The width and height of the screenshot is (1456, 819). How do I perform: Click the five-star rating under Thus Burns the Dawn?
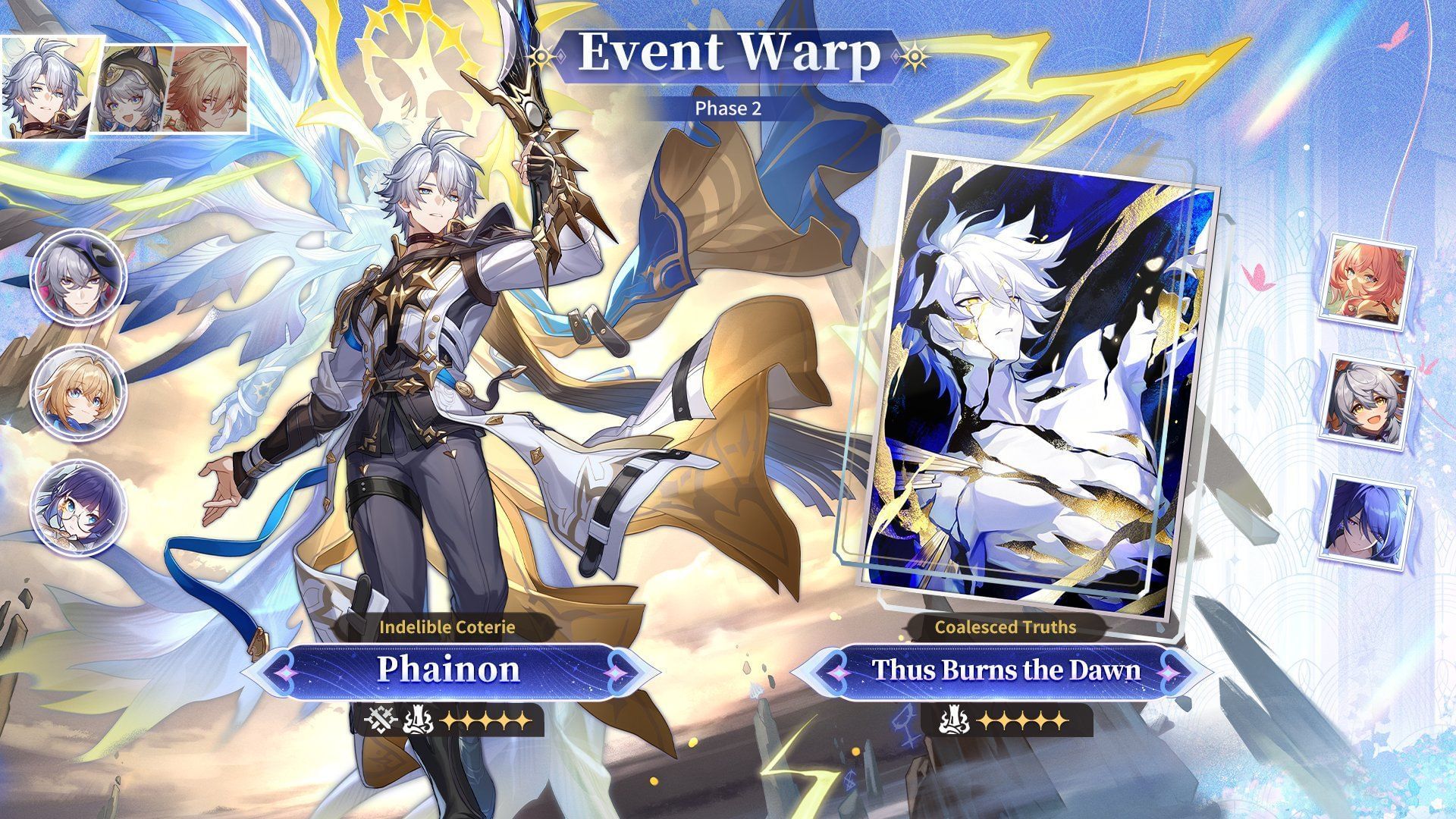point(1022,719)
